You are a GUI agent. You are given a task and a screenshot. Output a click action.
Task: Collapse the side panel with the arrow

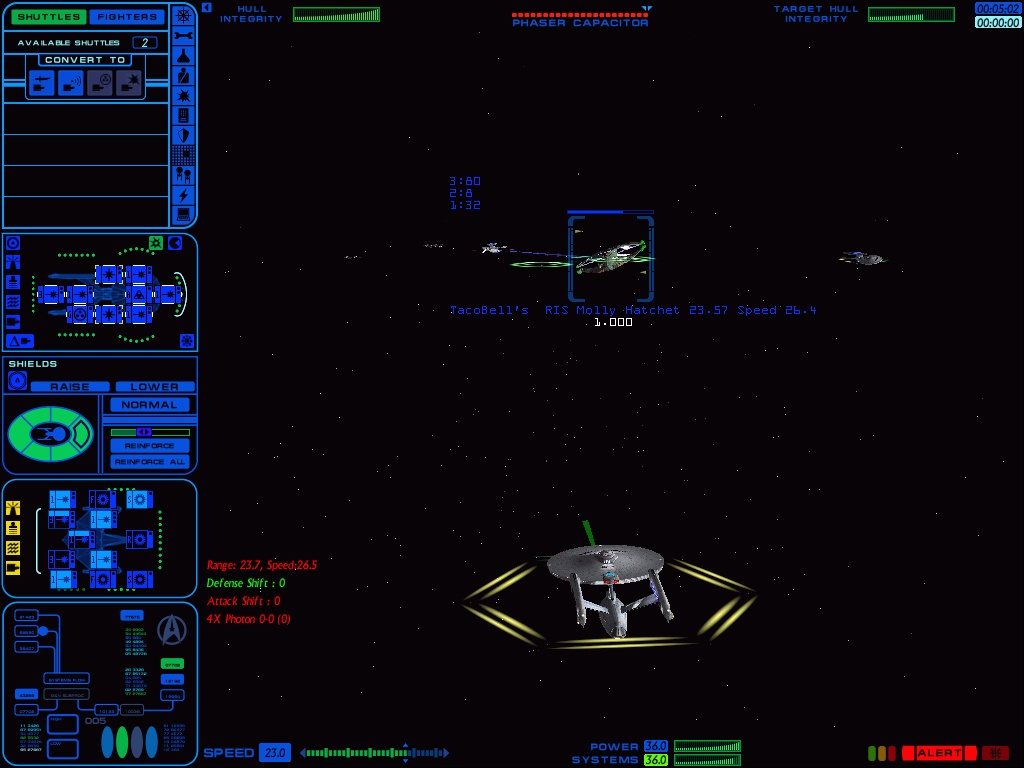(x=206, y=8)
